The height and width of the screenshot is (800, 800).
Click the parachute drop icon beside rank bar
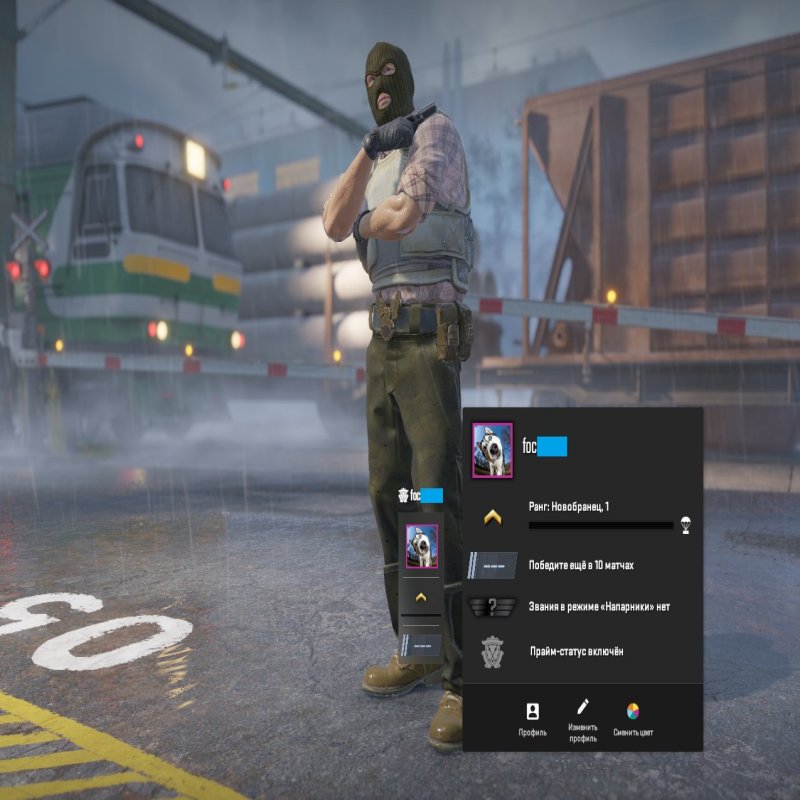(685, 523)
